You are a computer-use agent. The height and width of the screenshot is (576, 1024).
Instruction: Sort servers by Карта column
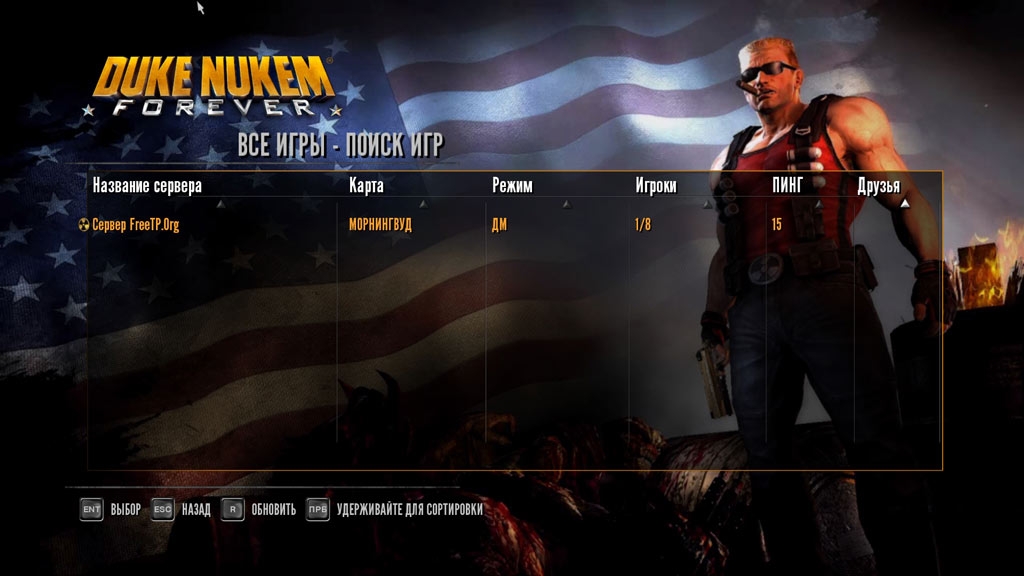[366, 186]
